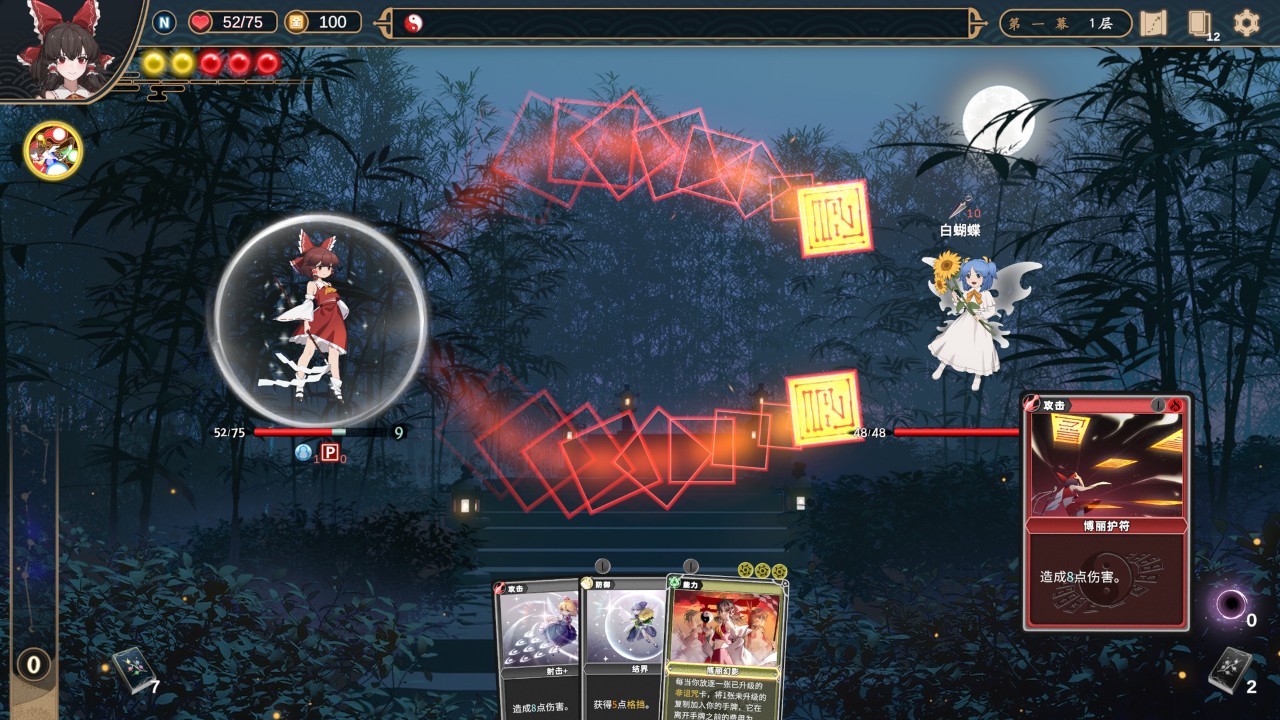View the full deck of 12 cards
This screenshot has width=1280, height=720.
point(1200,24)
